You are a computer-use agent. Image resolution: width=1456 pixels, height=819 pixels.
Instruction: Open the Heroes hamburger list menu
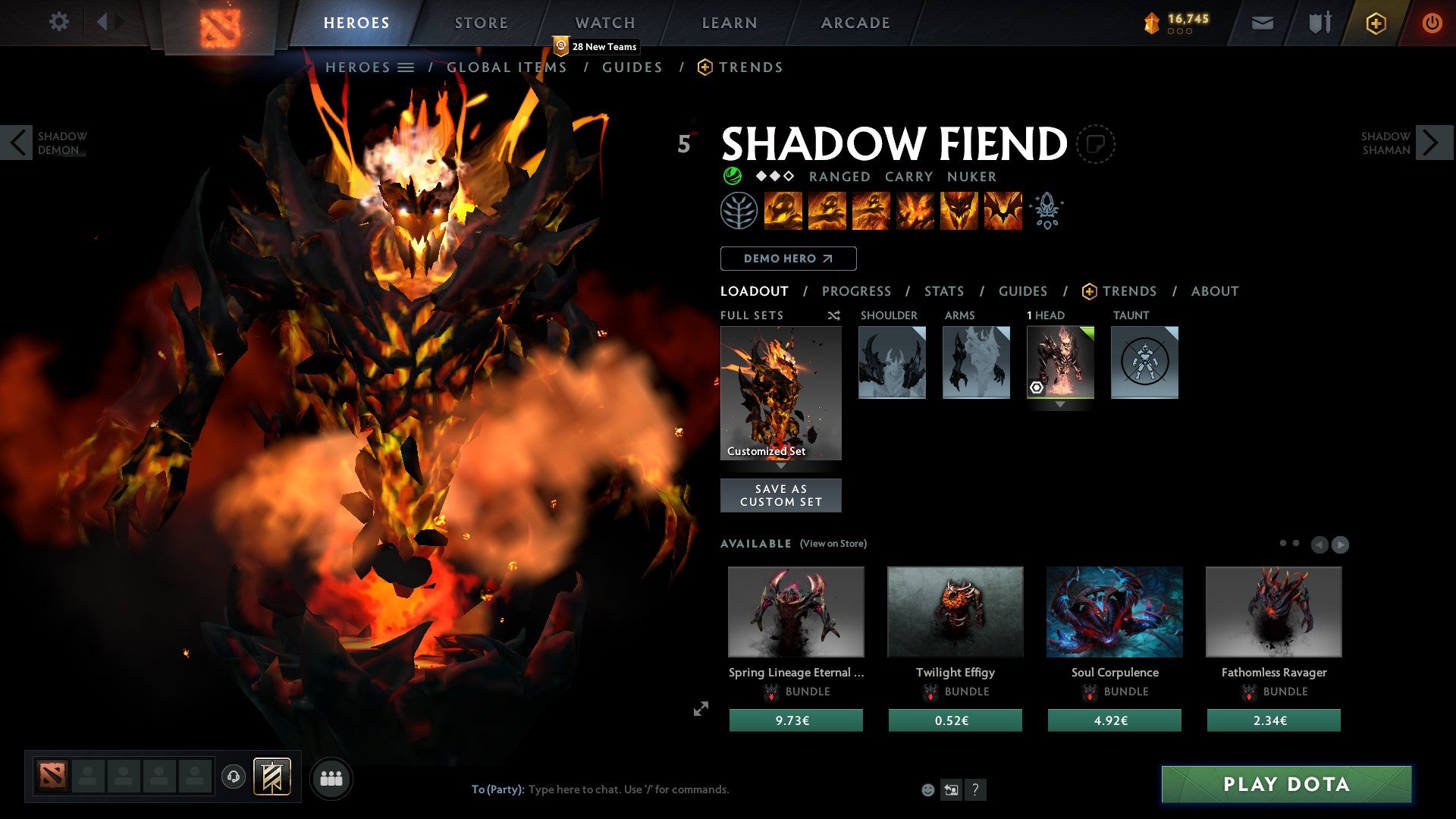406,67
